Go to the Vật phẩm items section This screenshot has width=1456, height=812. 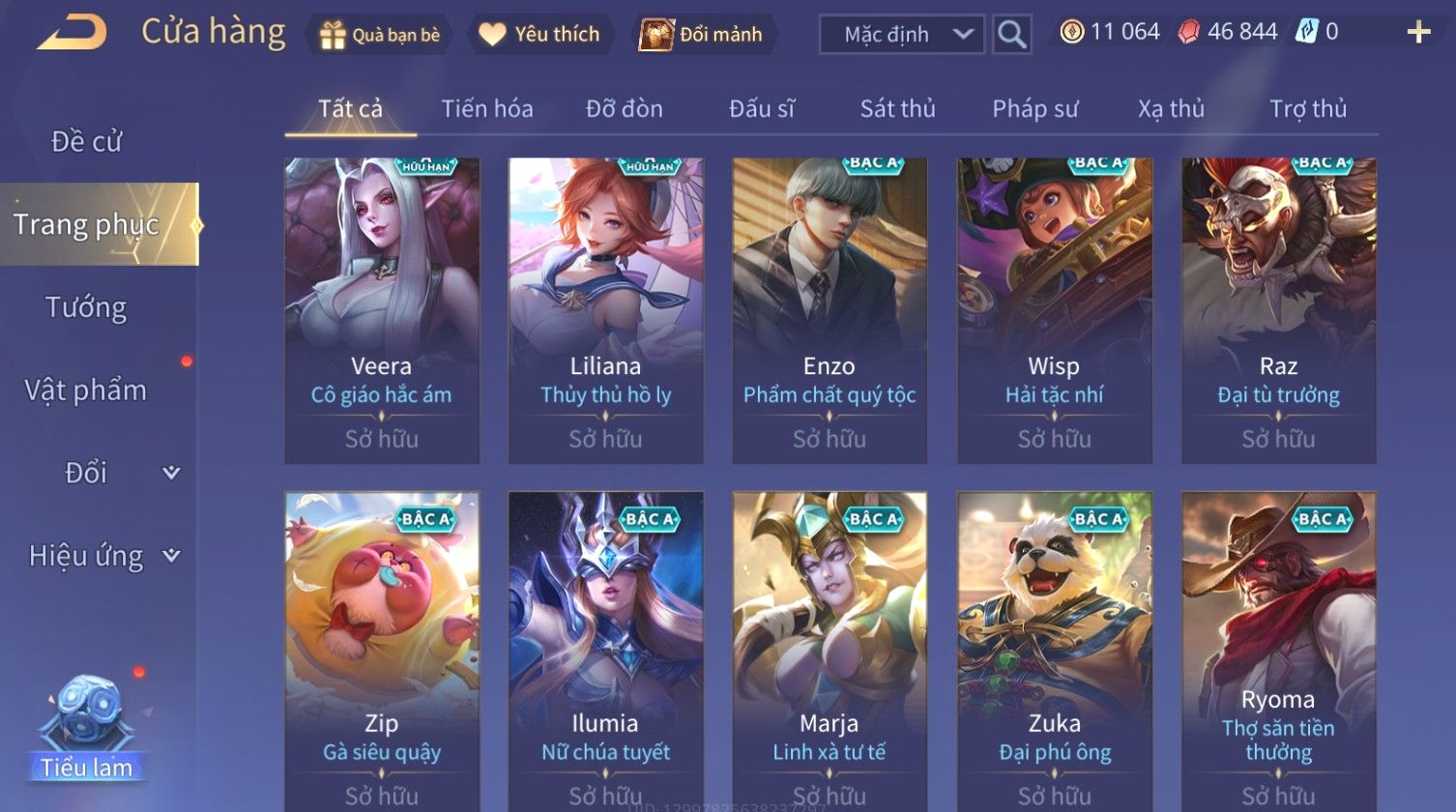87,391
